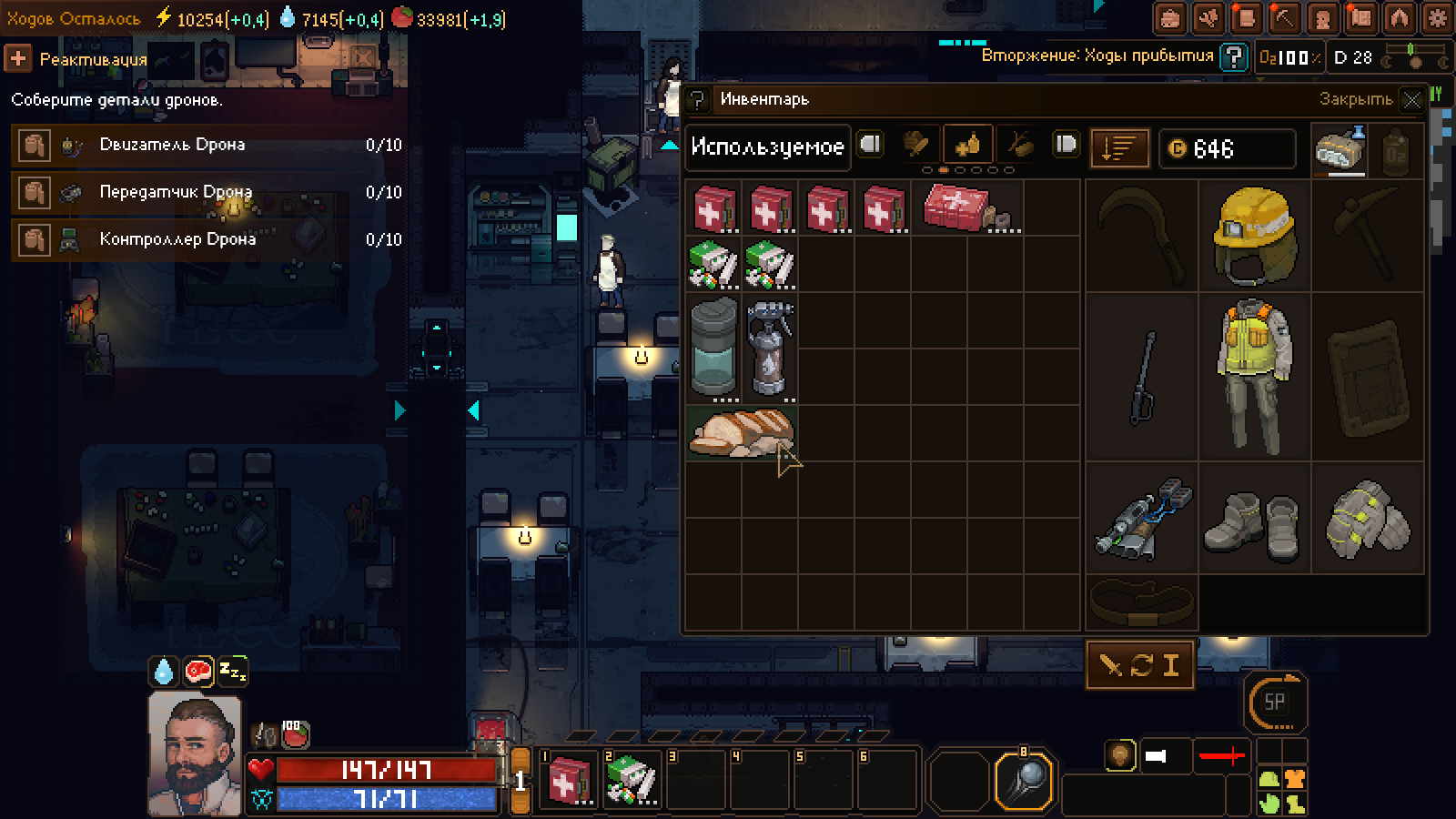
Task: Click the equipped gloves slot
Action: [1367, 520]
